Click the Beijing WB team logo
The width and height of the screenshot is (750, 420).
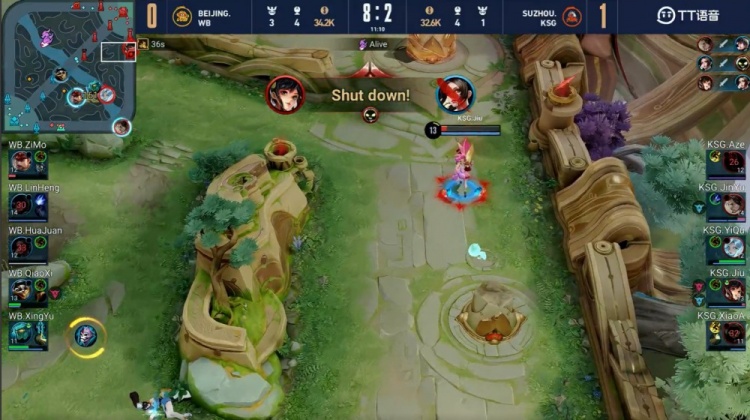coord(182,16)
